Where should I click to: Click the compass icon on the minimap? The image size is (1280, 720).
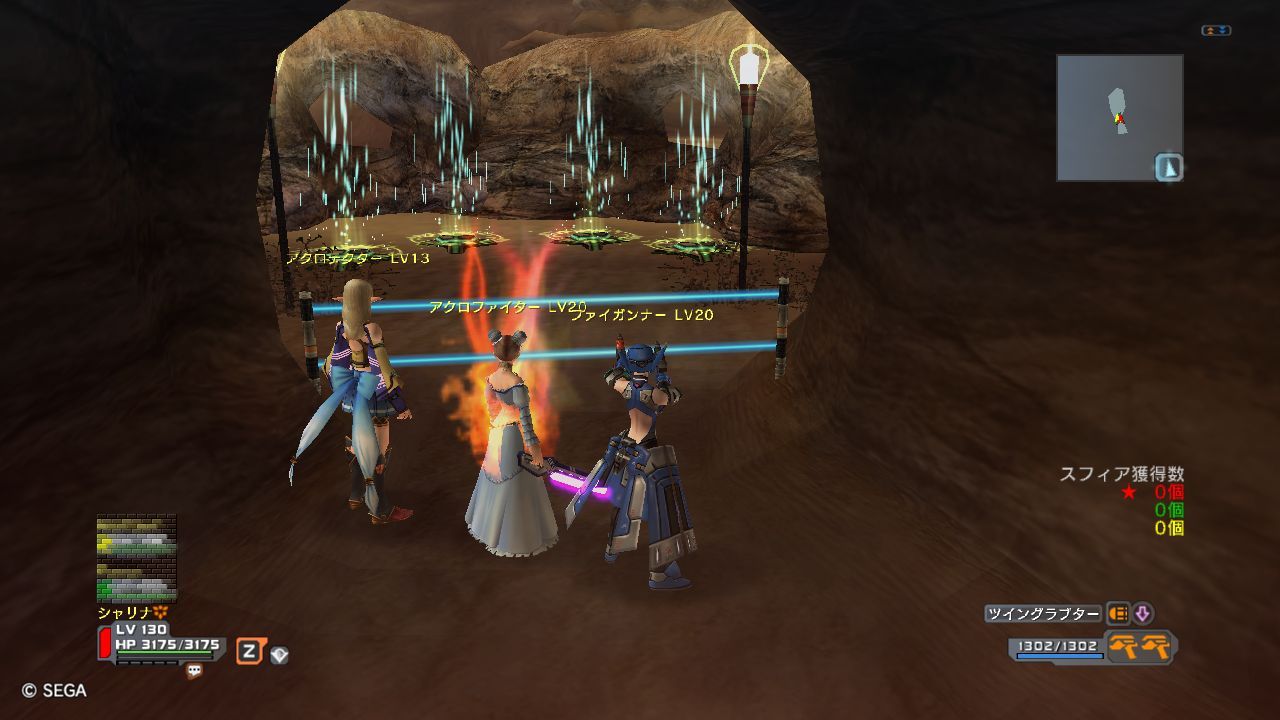[1168, 167]
